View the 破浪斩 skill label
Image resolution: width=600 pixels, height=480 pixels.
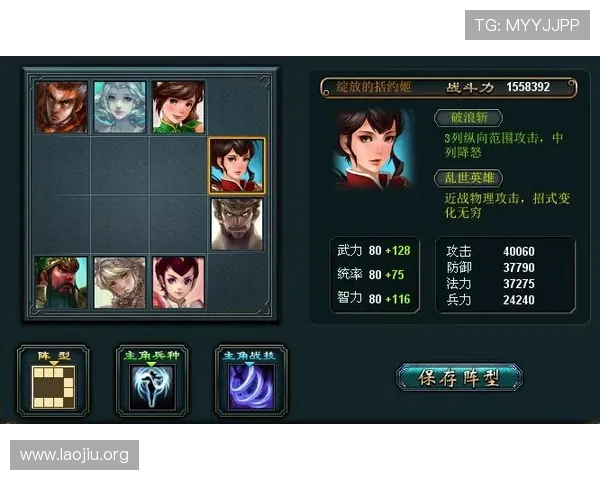coord(468,118)
